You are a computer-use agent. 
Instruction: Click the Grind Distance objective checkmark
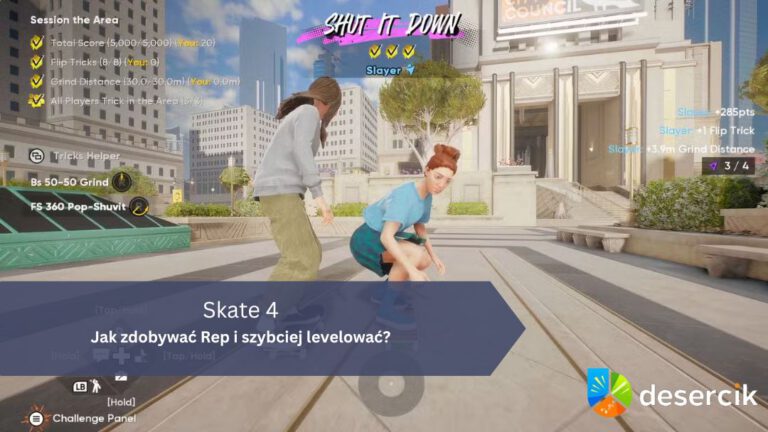pos(37,81)
